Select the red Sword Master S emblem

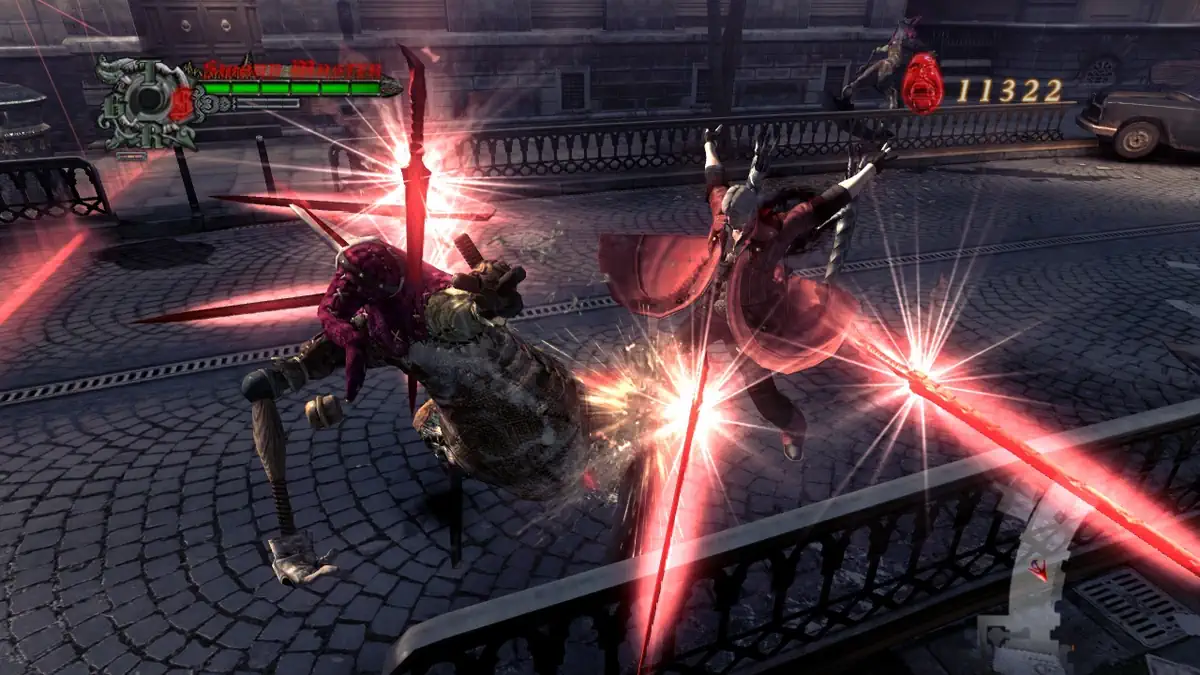[180, 105]
